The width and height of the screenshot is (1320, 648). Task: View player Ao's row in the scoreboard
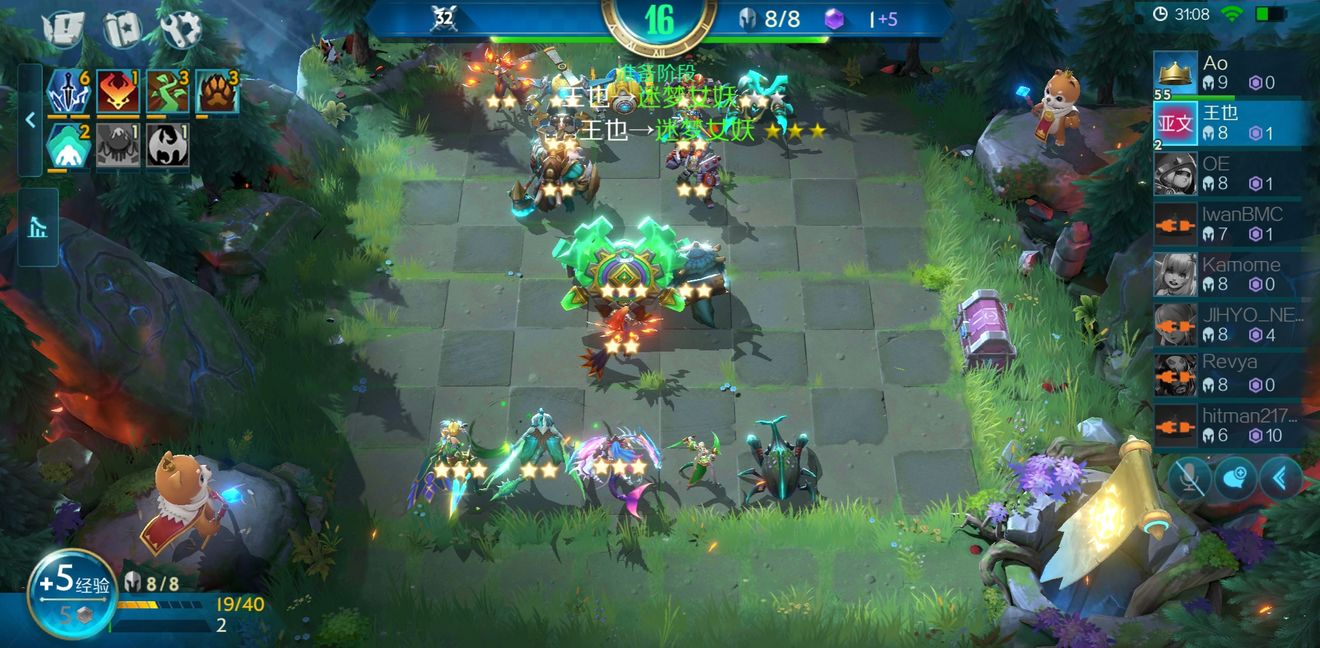tap(1229, 75)
